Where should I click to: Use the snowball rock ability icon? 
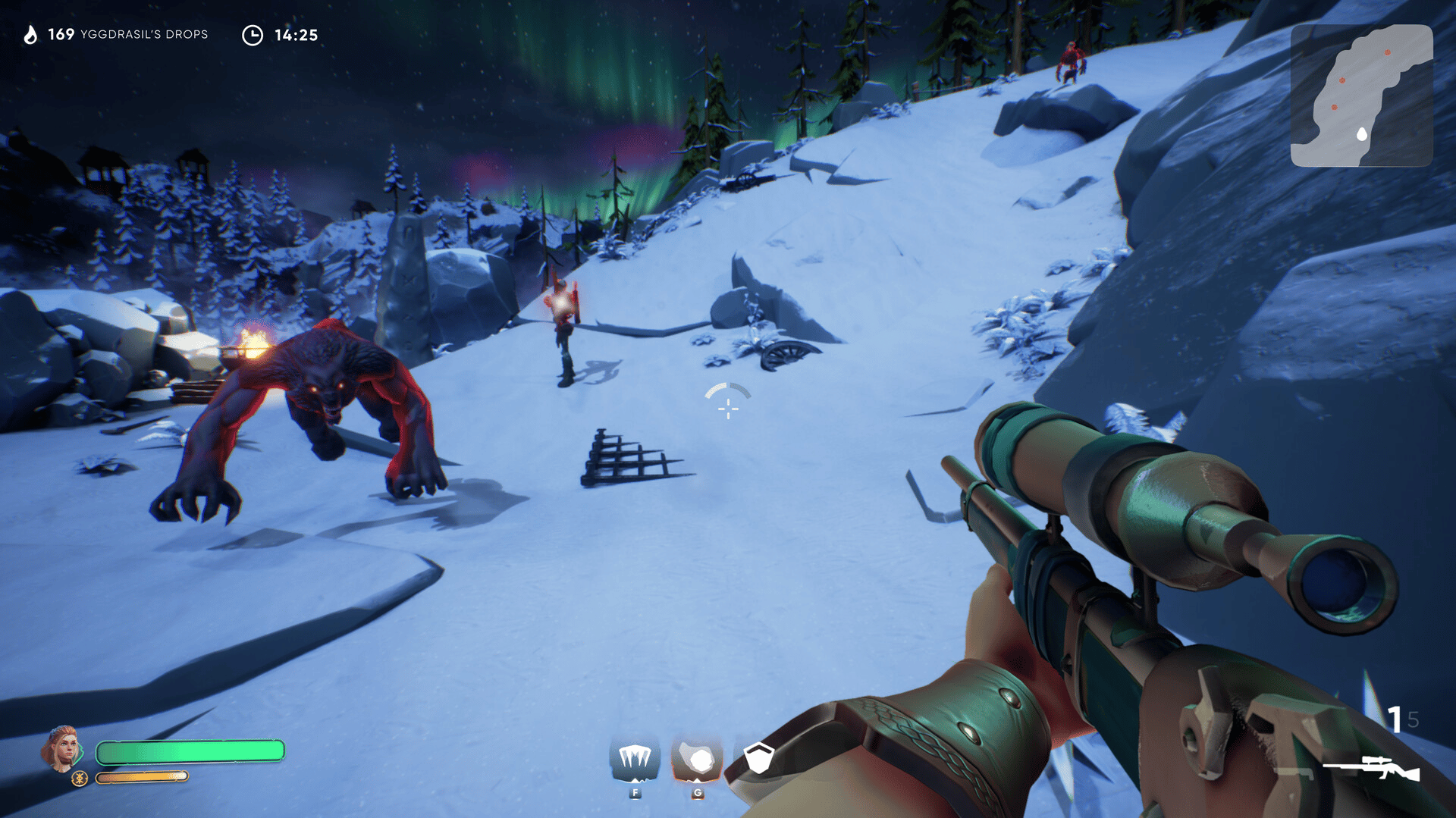(x=697, y=760)
